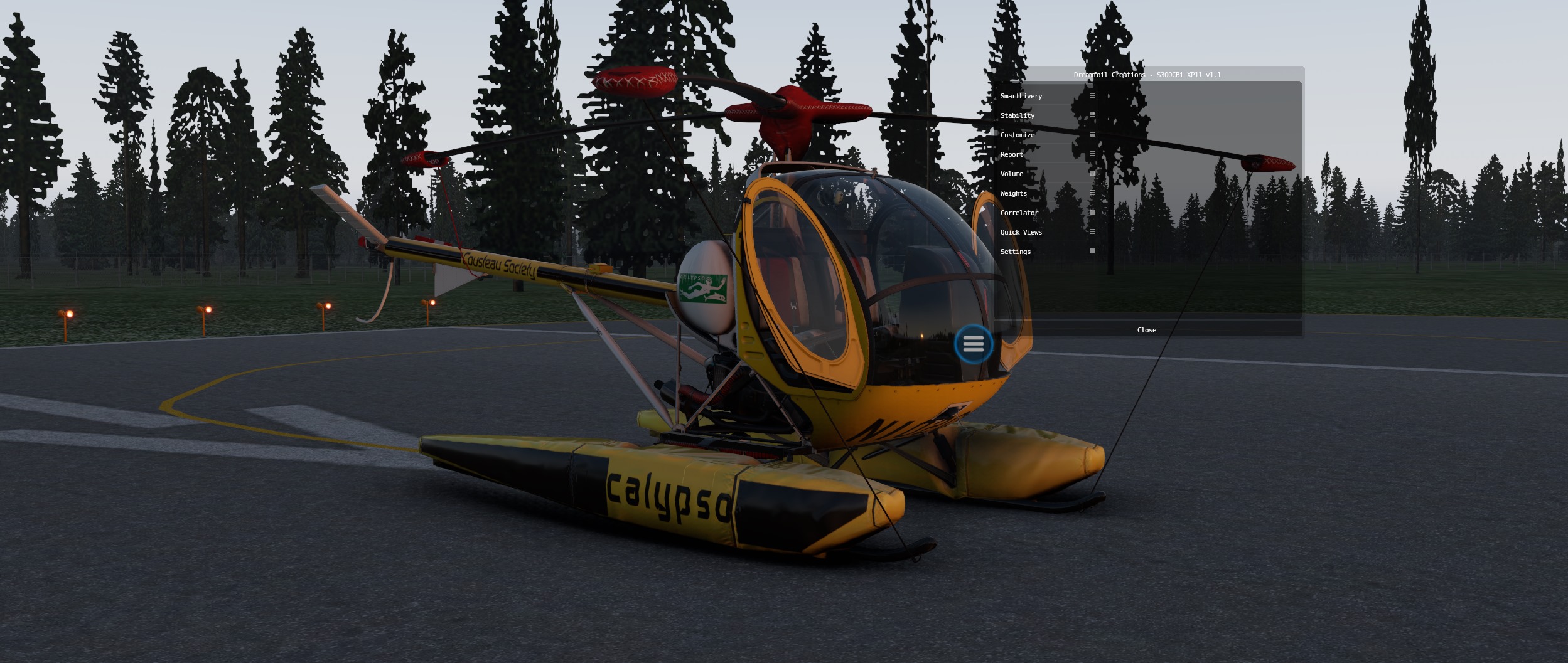Open the Settings entry in Dreamfoil menu
This screenshot has height=663, width=1568.
tap(1016, 252)
